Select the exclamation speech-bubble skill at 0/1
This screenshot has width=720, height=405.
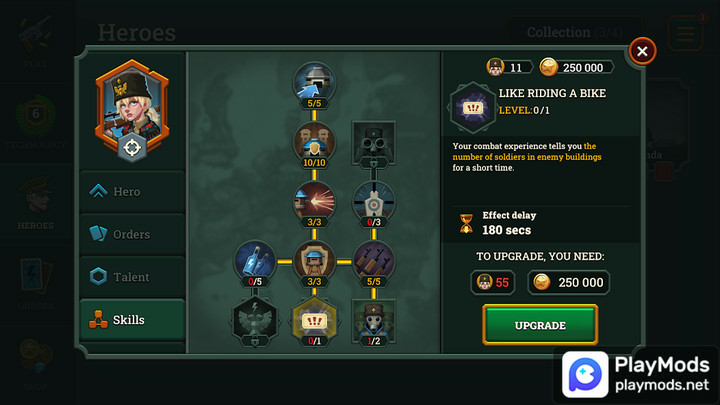click(x=314, y=319)
